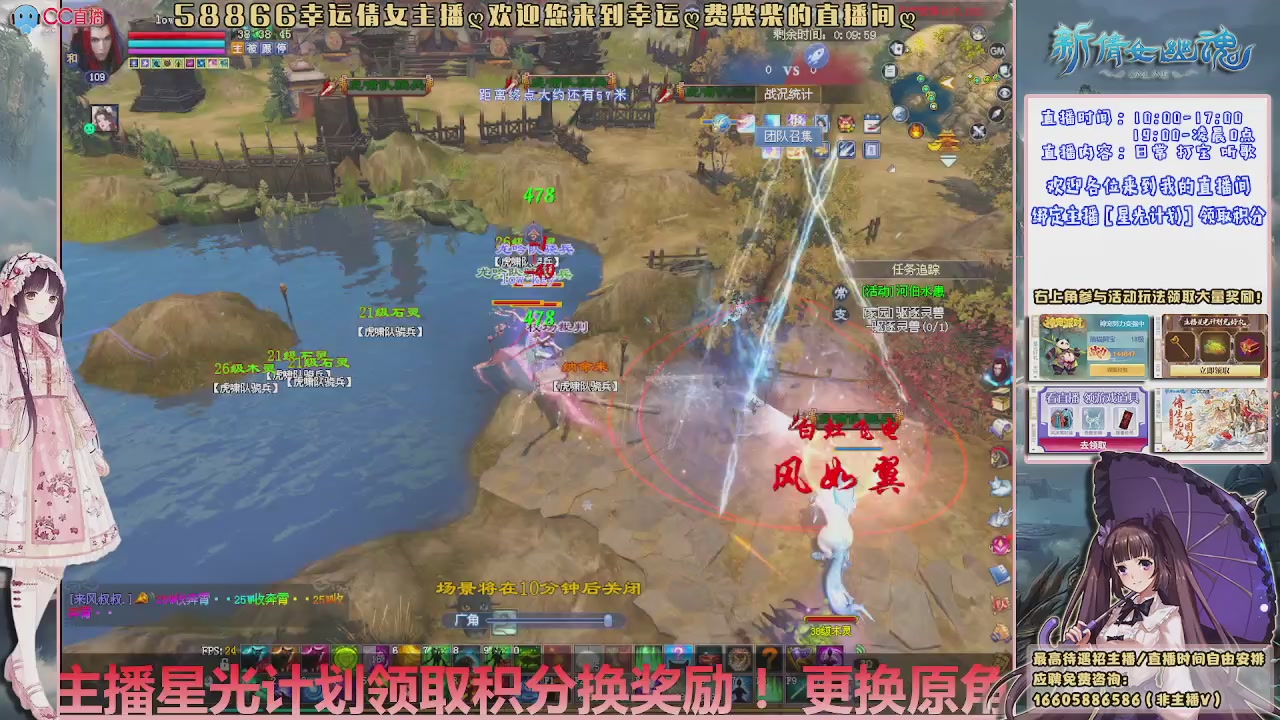Open the treasure chest icon in the right sidebar
1280x720 pixels.
[1002, 401]
